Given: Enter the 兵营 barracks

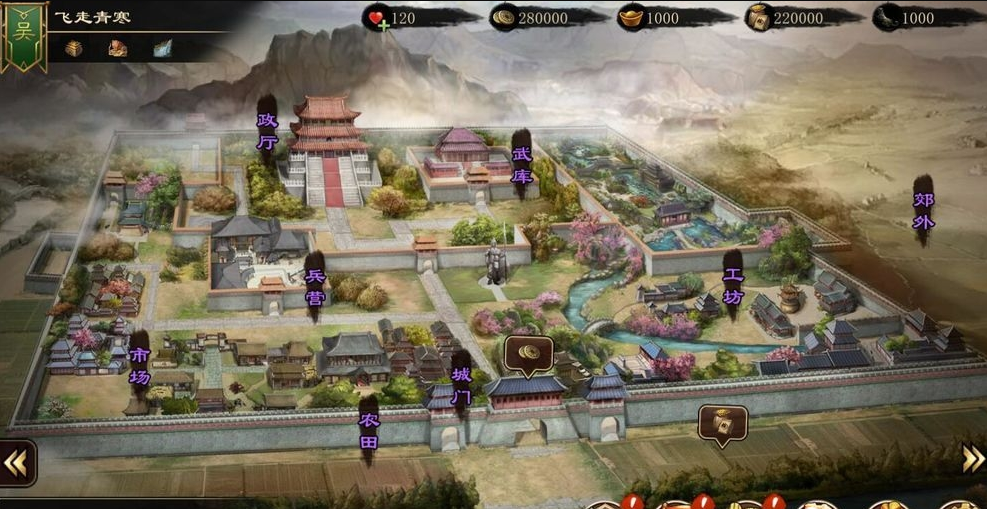Looking at the screenshot, I should click(x=314, y=286).
